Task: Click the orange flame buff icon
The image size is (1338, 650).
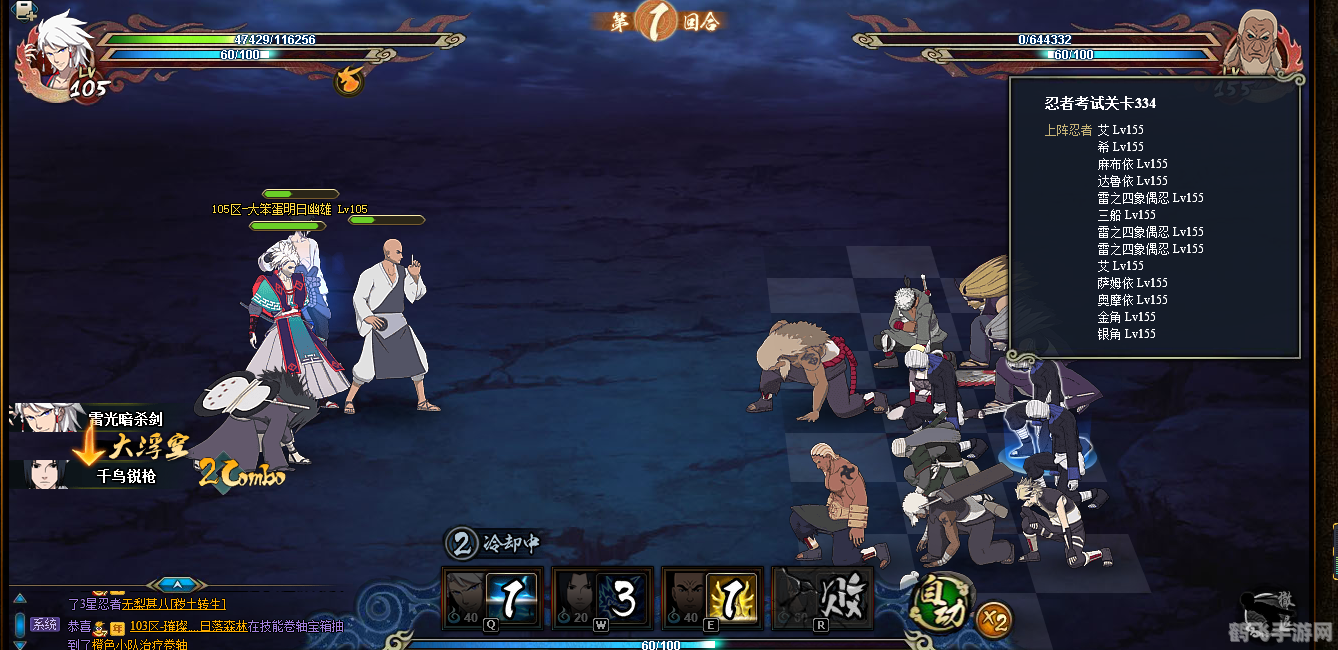Action: pos(348,79)
